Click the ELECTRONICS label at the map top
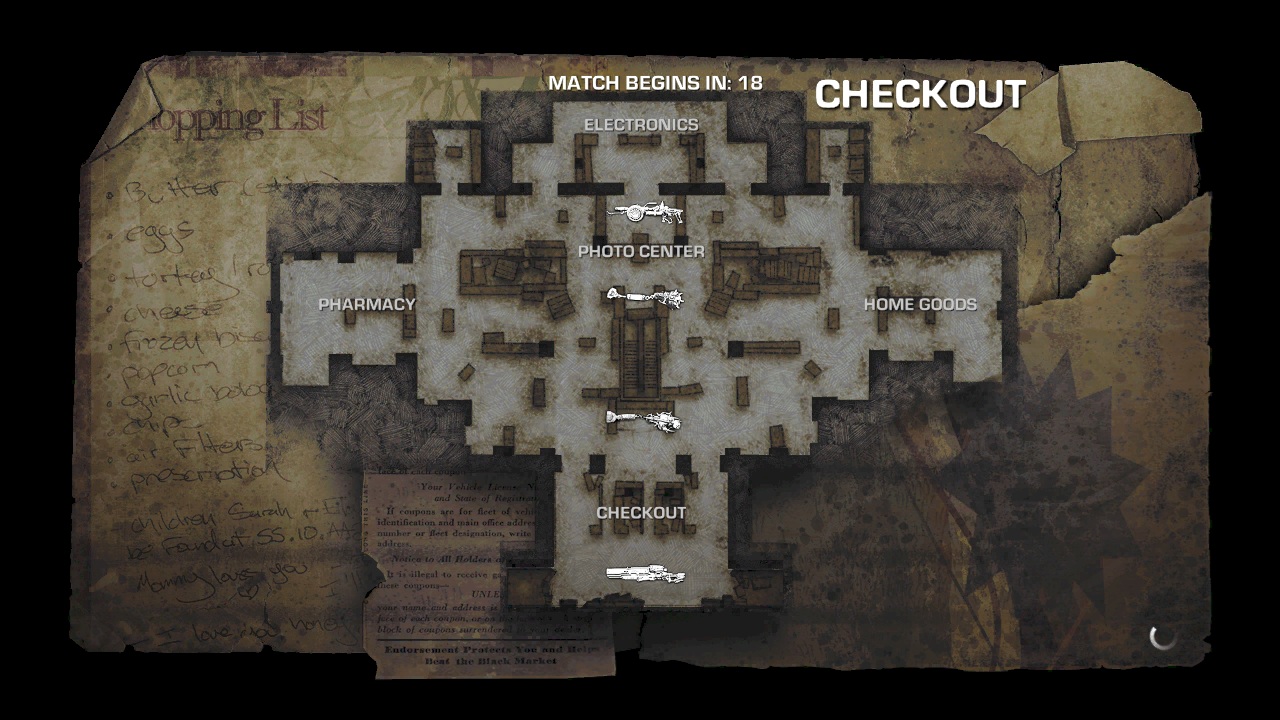Screen dimensions: 1280x720 [641, 125]
